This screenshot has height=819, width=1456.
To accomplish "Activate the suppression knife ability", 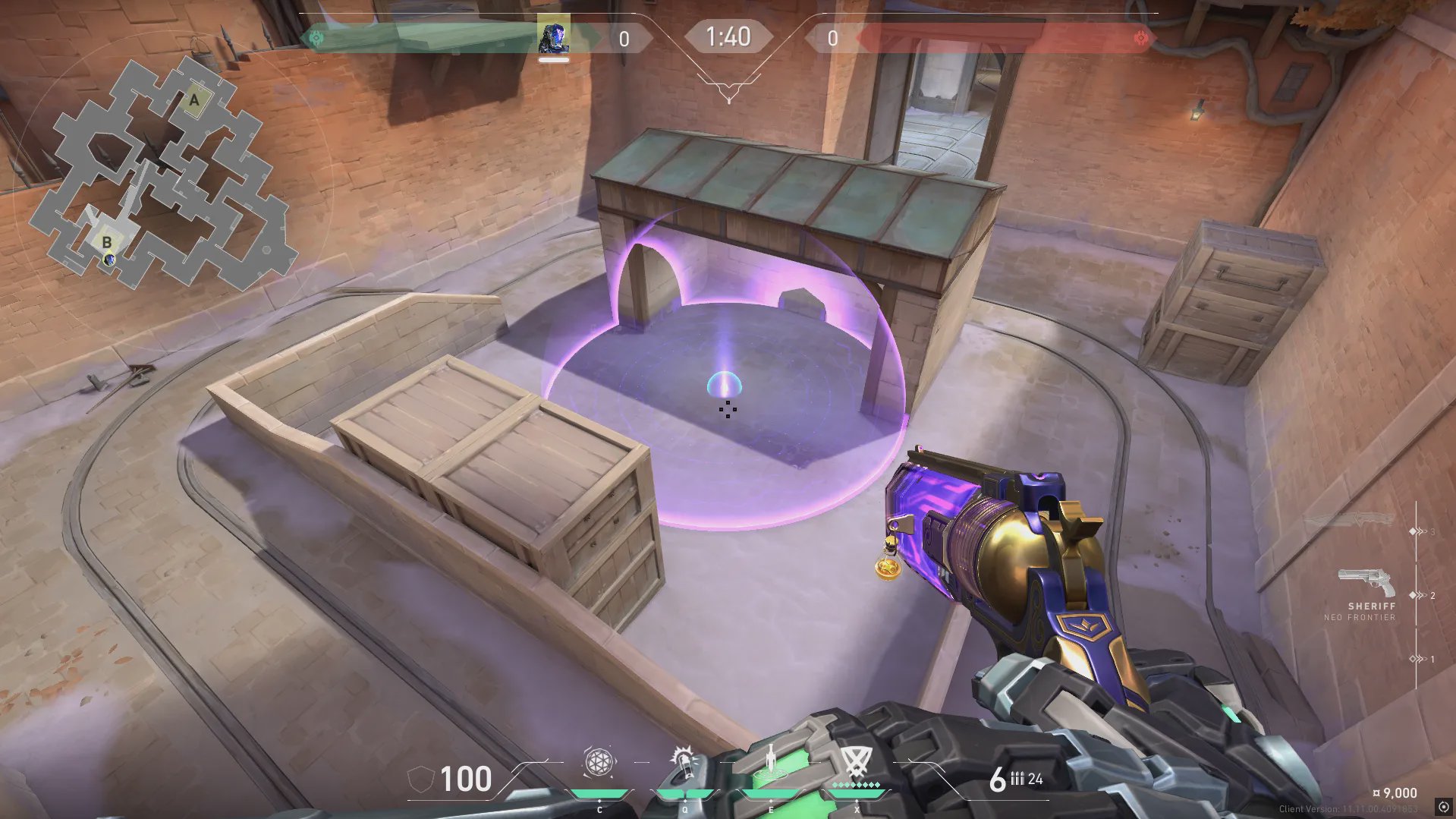I will (x=771, y=761).
